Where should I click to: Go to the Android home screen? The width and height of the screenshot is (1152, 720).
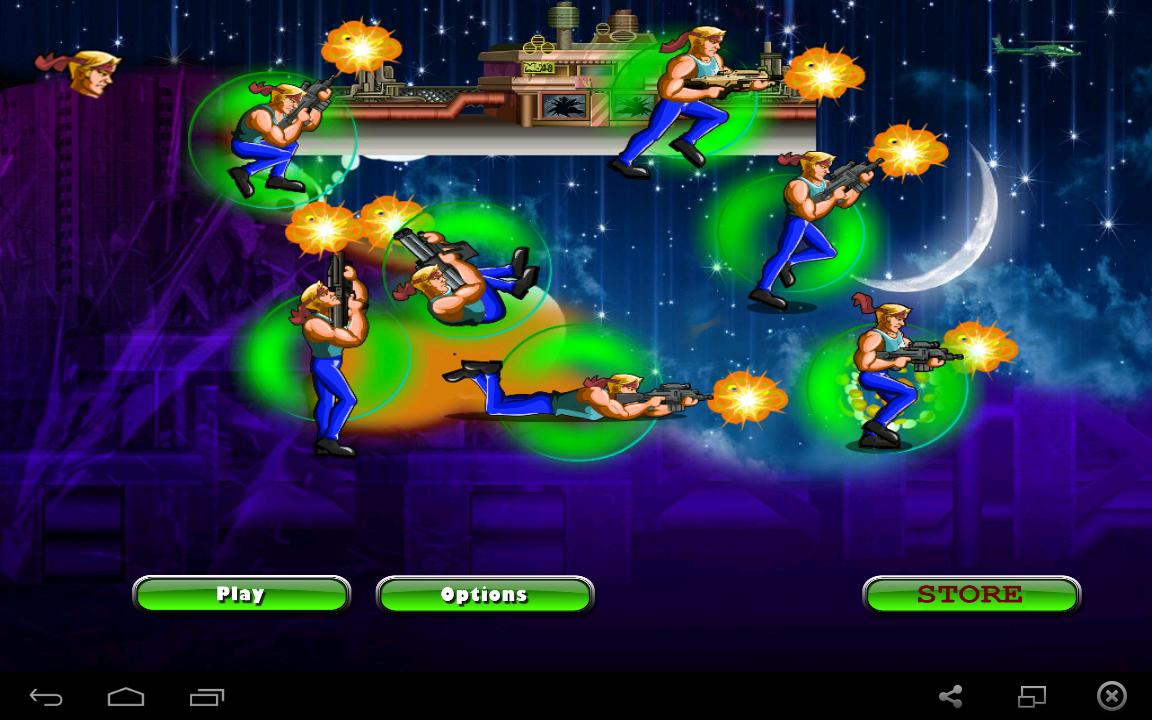pyautogui.click(x=126, y=697)
